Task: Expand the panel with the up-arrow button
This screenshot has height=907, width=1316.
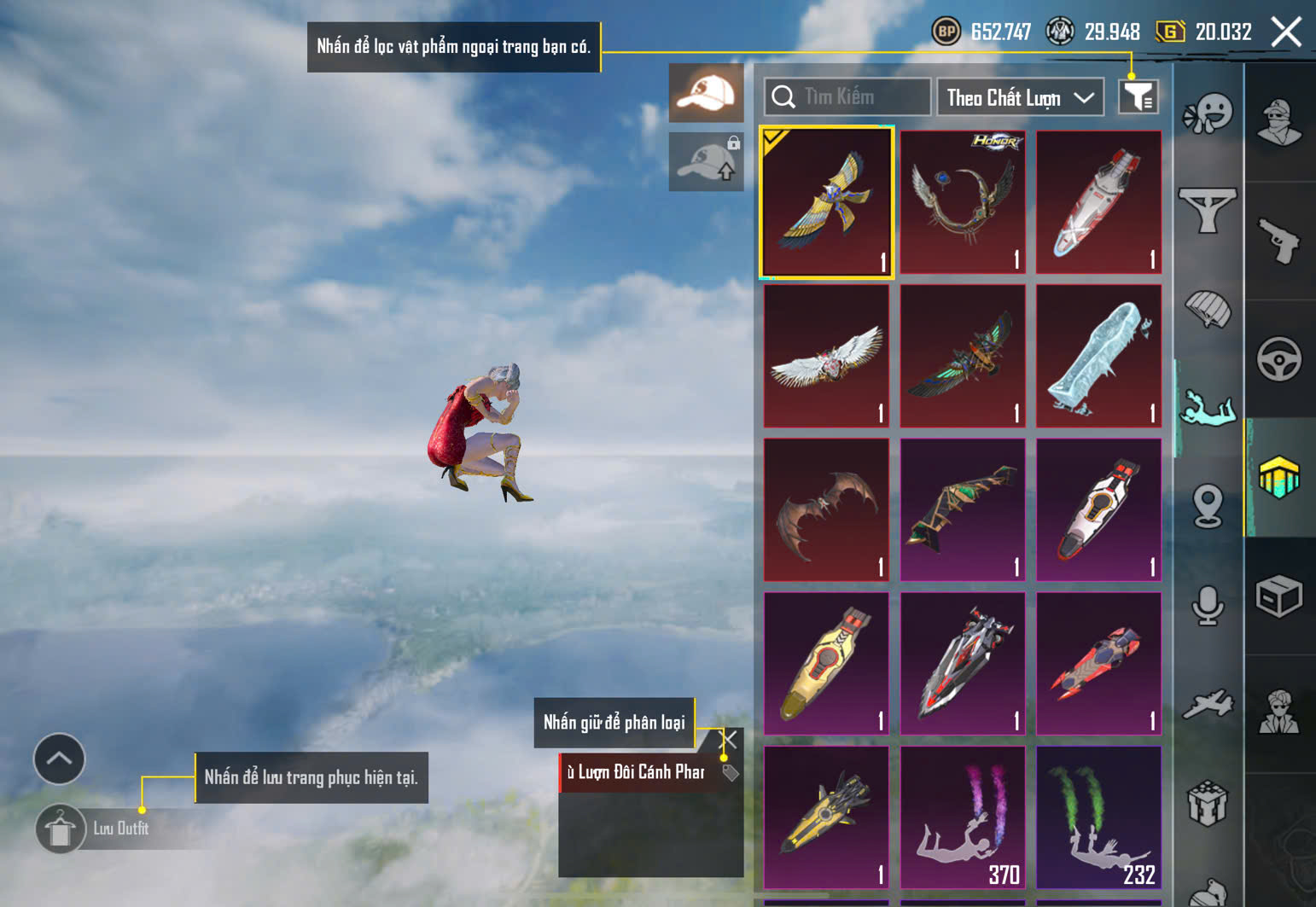Action: coord(59,759)
